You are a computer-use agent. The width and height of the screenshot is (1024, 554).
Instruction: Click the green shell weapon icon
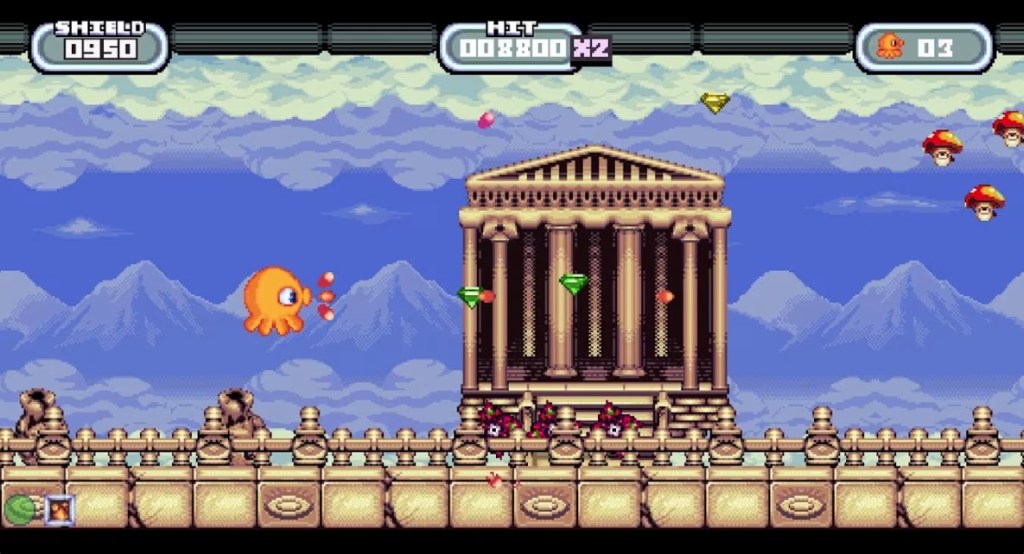tap(19, 510)
